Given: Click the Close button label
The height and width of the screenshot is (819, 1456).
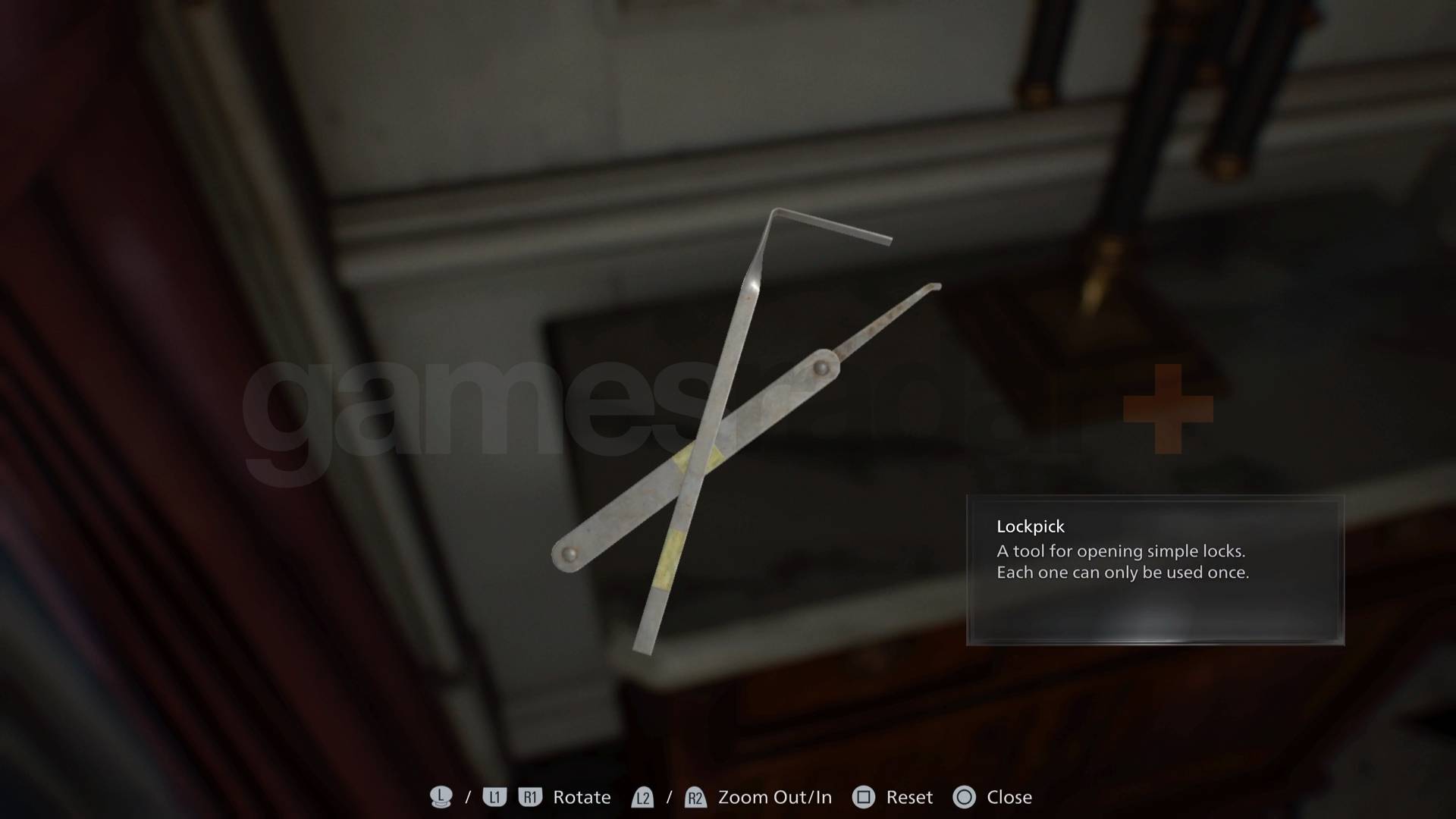Looking at the screenshot, I should tap(1011, 797).
